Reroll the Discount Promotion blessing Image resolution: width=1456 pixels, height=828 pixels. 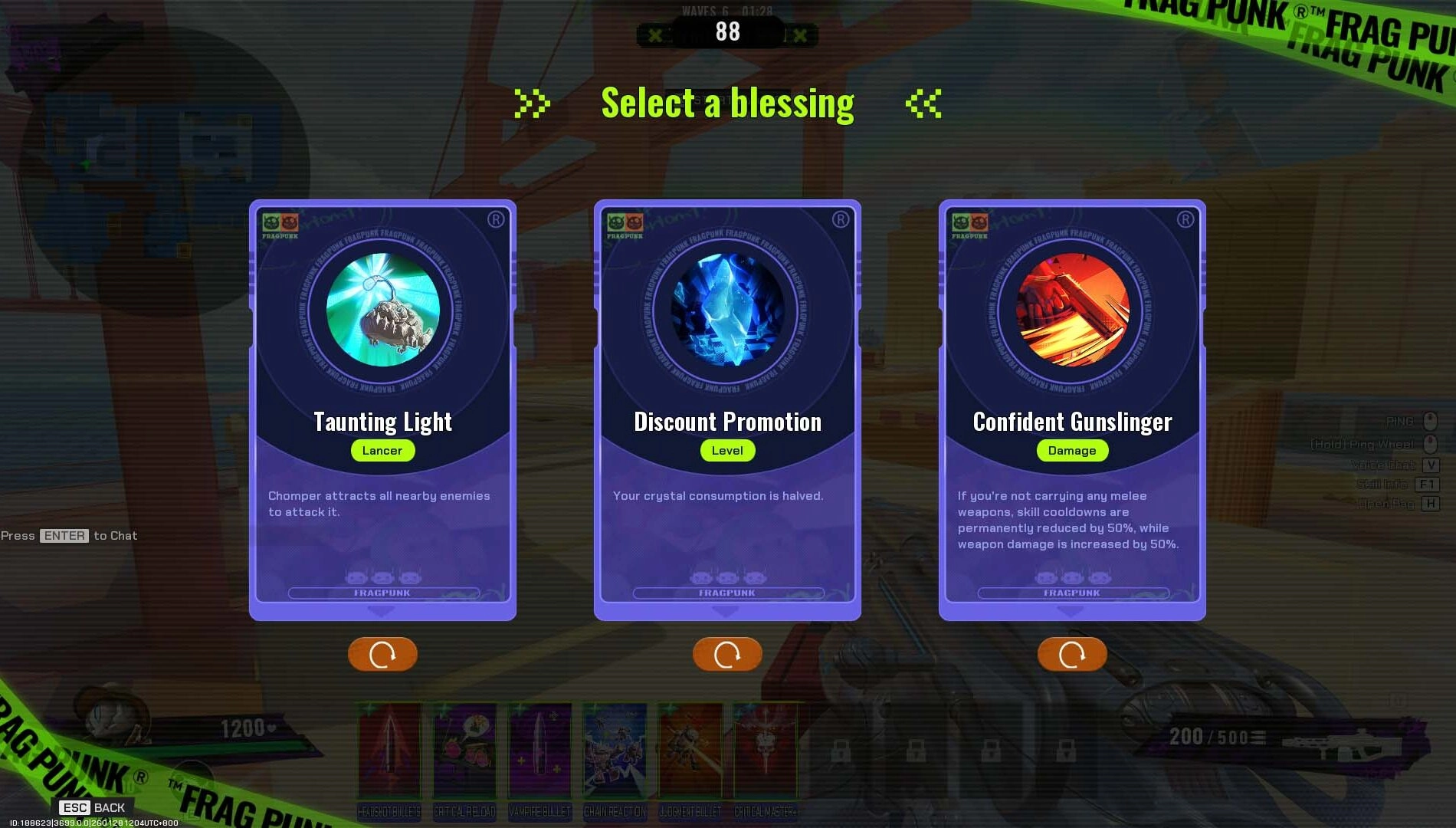[726, 654]
